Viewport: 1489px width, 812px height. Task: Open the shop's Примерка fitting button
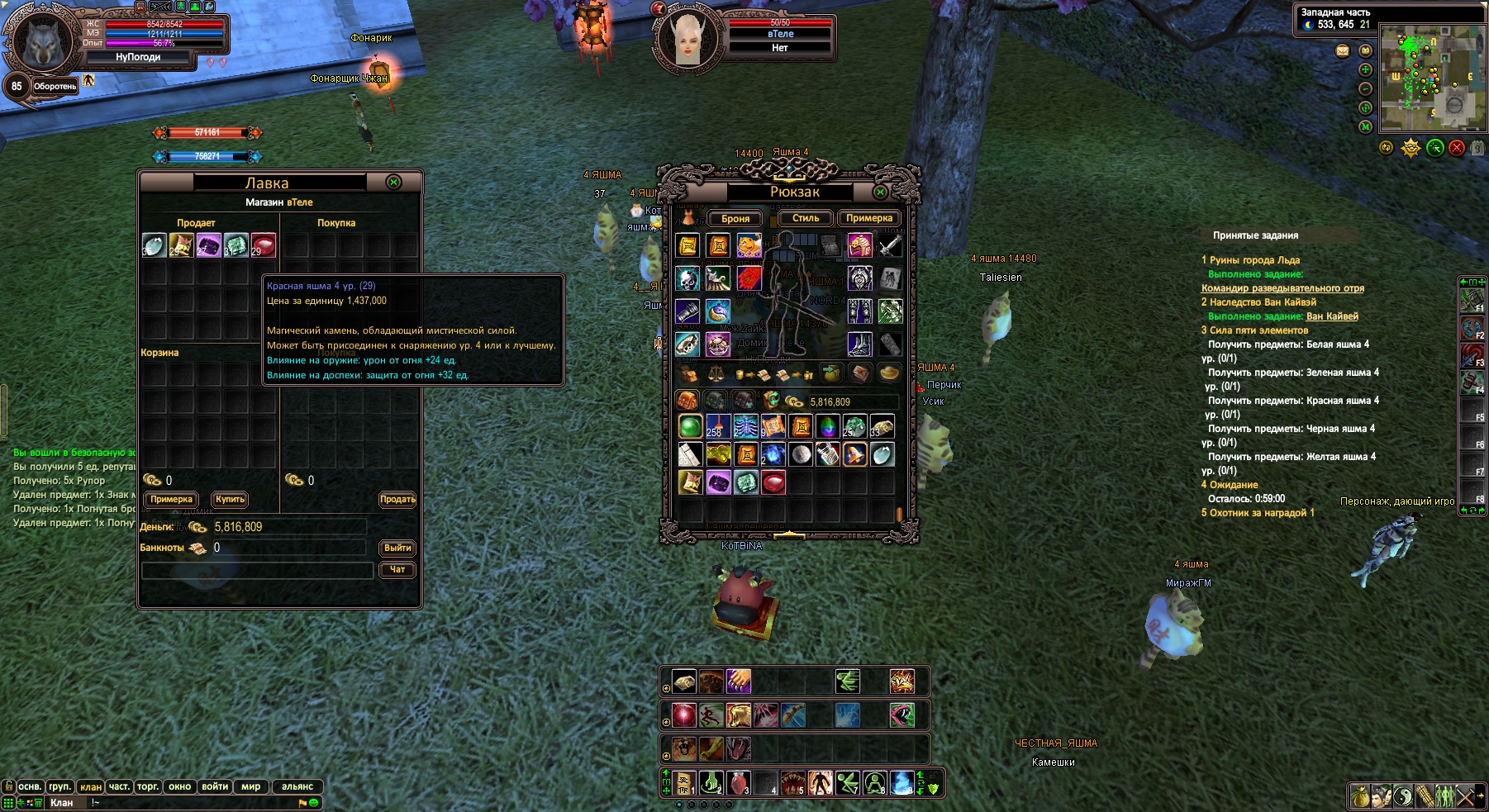pos(171,499)
